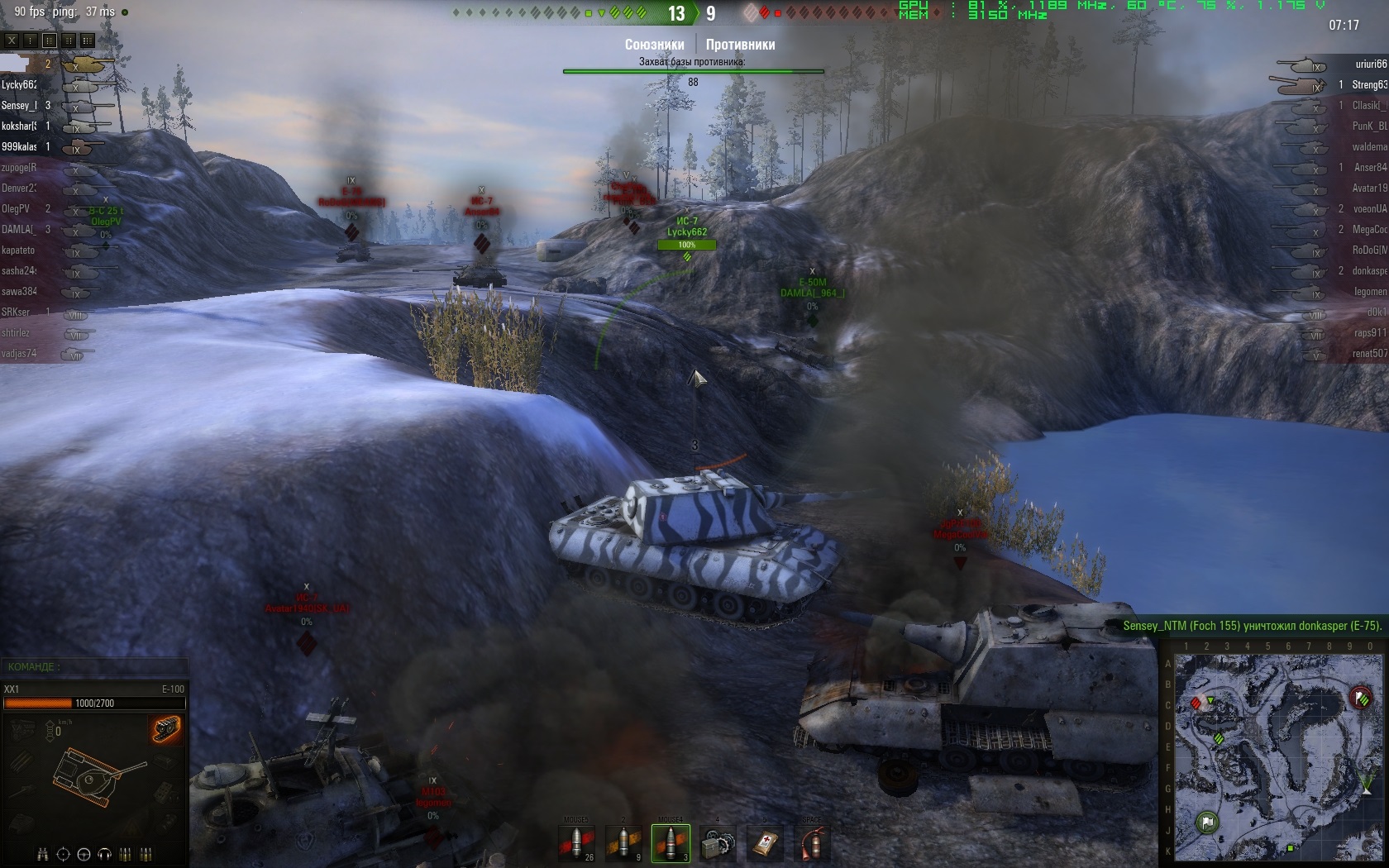Select enemy Streng63 in the enemy list
The height and width of the screenshot is (868, 1389).
[1369, 85]
